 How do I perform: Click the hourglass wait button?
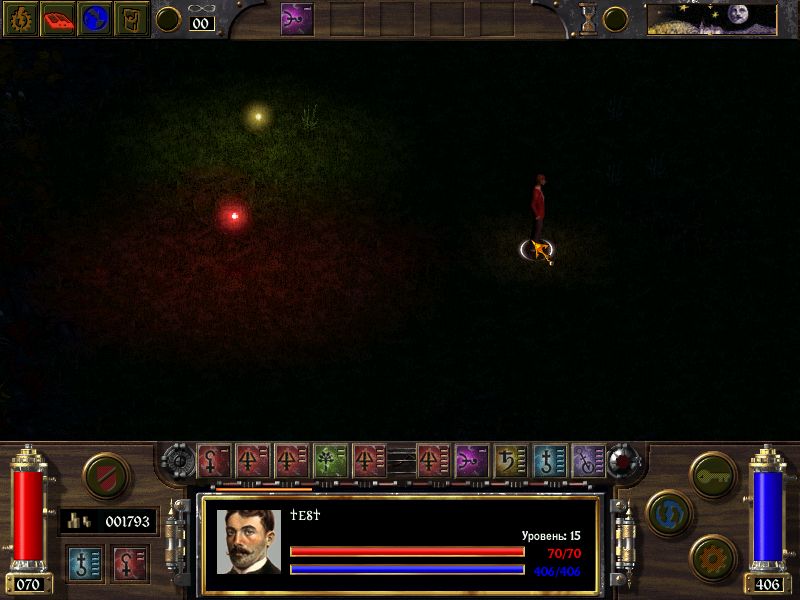(588, 18)
